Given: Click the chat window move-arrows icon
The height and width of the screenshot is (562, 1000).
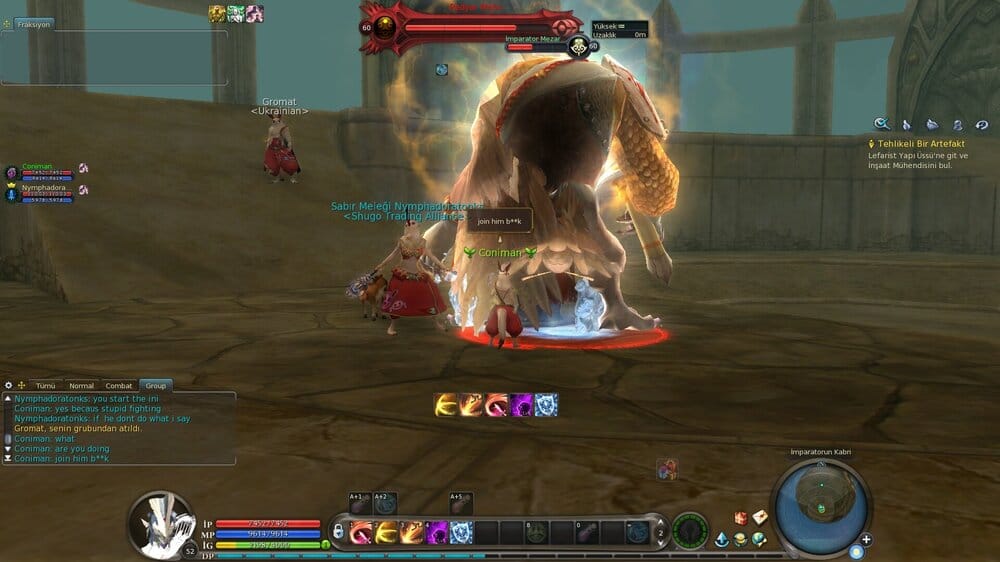Looking at the screenshot, I should click(x=21, y=385).
